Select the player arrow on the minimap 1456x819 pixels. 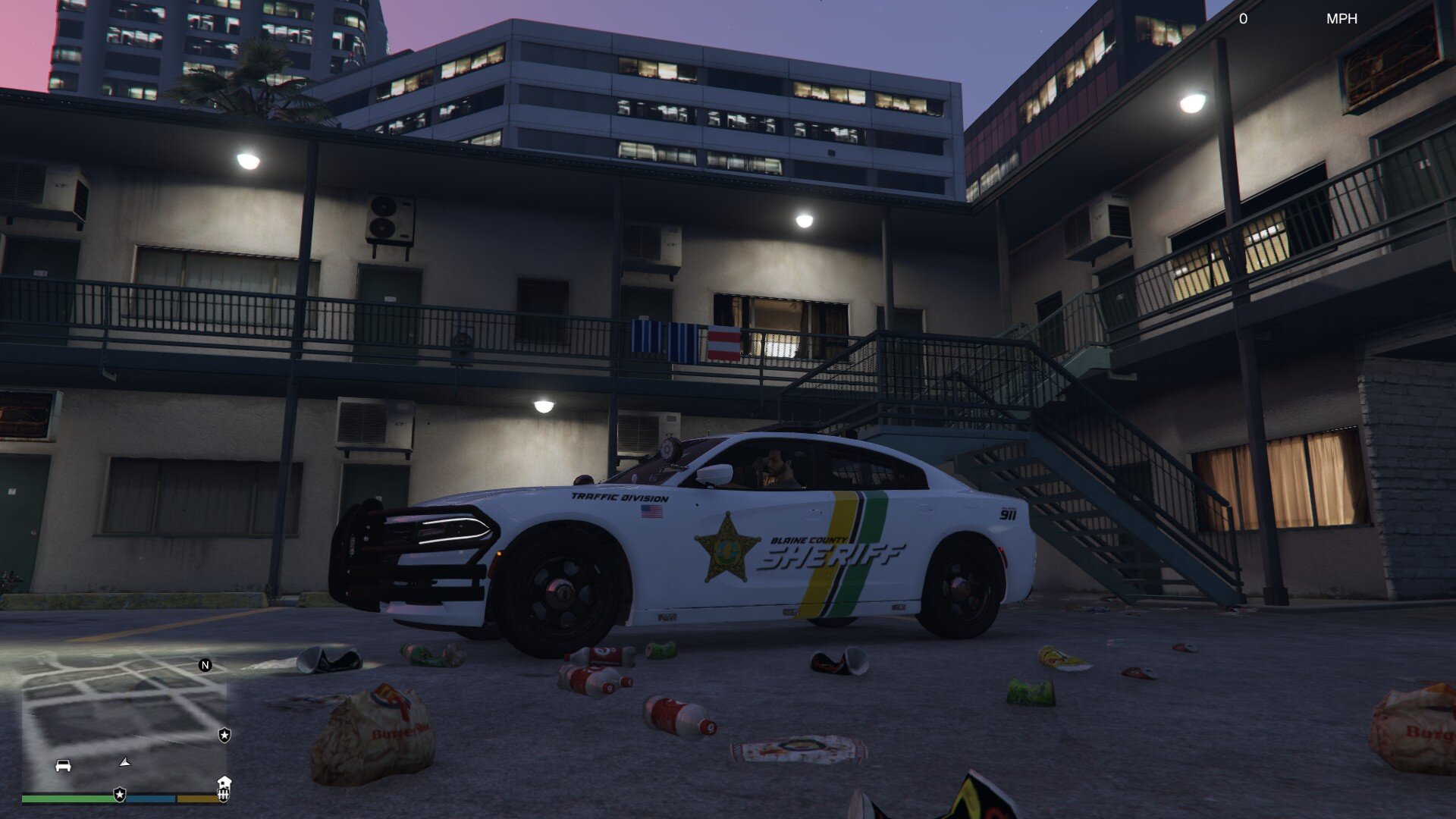[125, 761]
